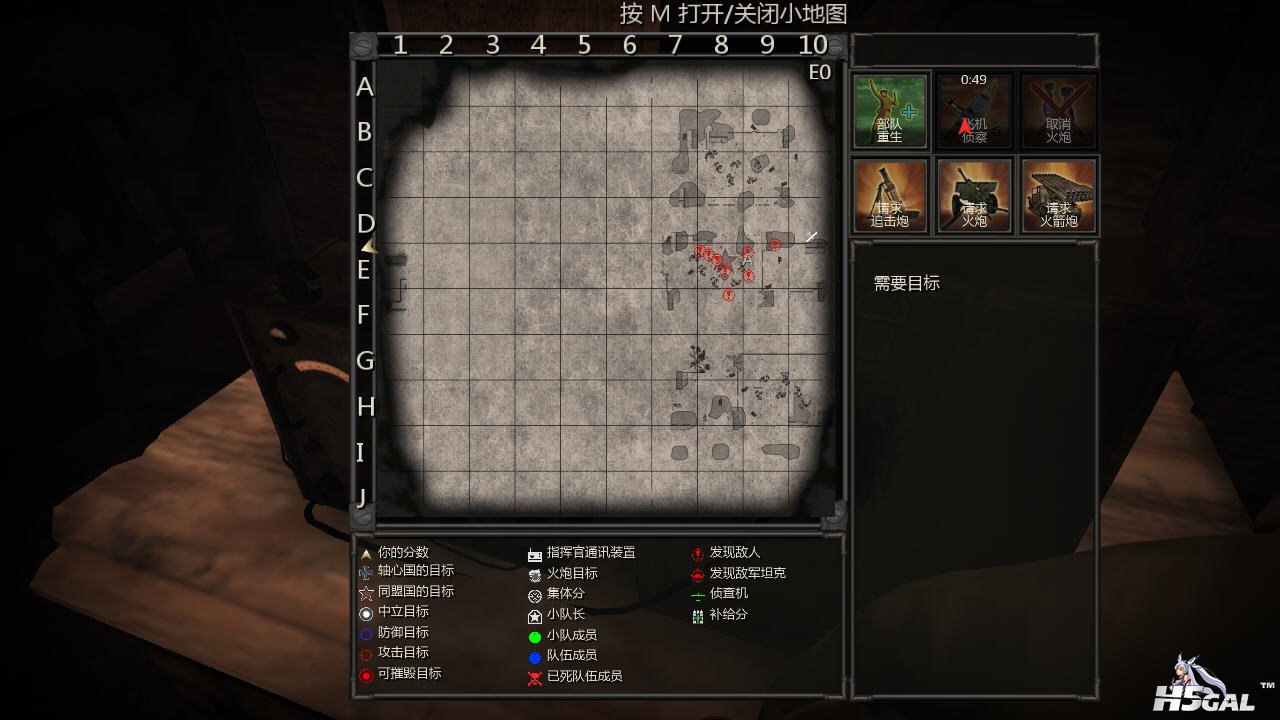Screen dimensions: 1280x720
Task: Click the tan arrow marker at the map's left edge
Action: (369, 245)
